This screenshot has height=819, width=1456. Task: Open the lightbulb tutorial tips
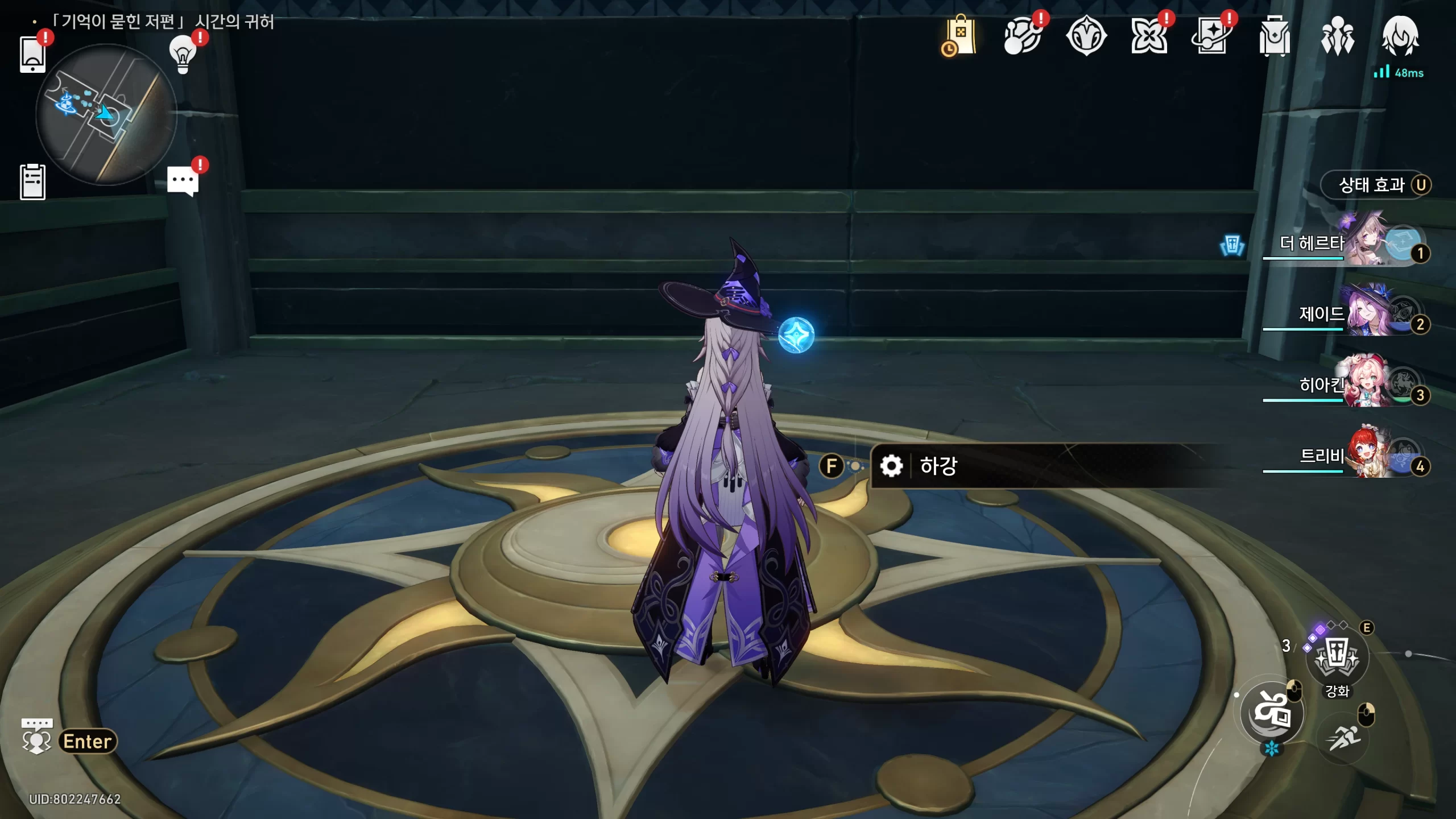point(183,55)
